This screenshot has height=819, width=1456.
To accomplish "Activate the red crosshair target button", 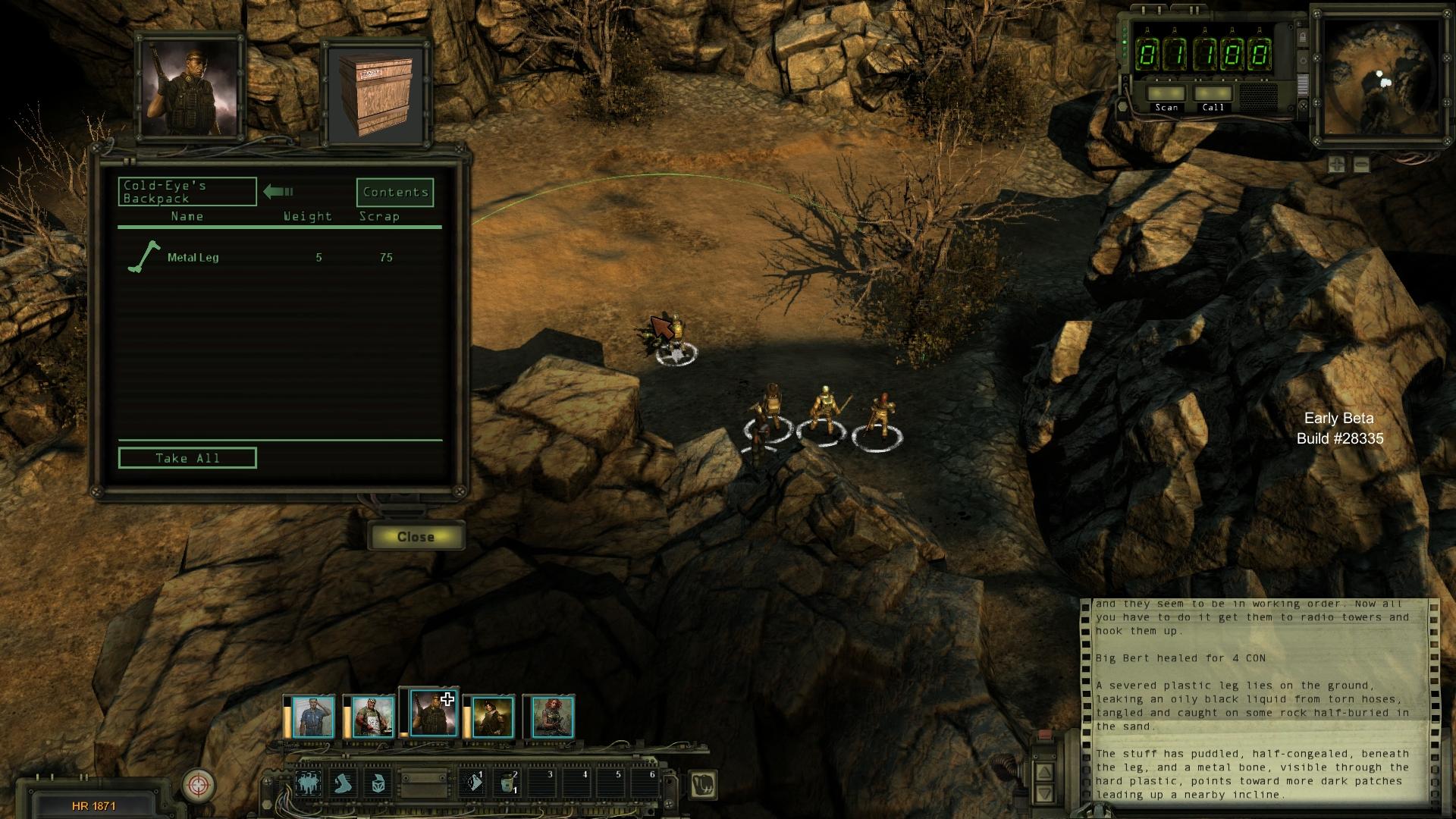I will 199,785.
